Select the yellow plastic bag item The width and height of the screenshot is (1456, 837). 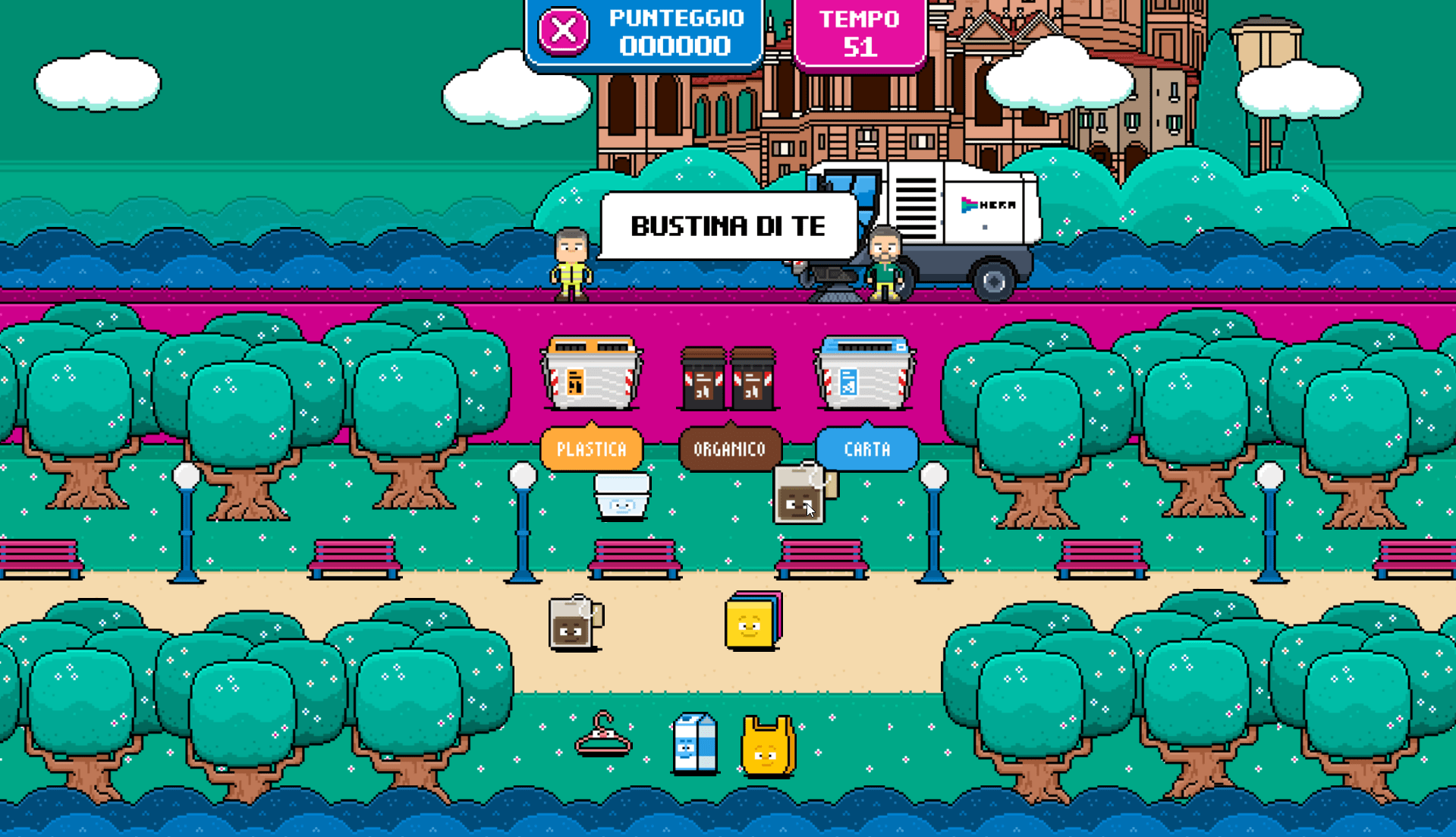(x=766, y=747)
